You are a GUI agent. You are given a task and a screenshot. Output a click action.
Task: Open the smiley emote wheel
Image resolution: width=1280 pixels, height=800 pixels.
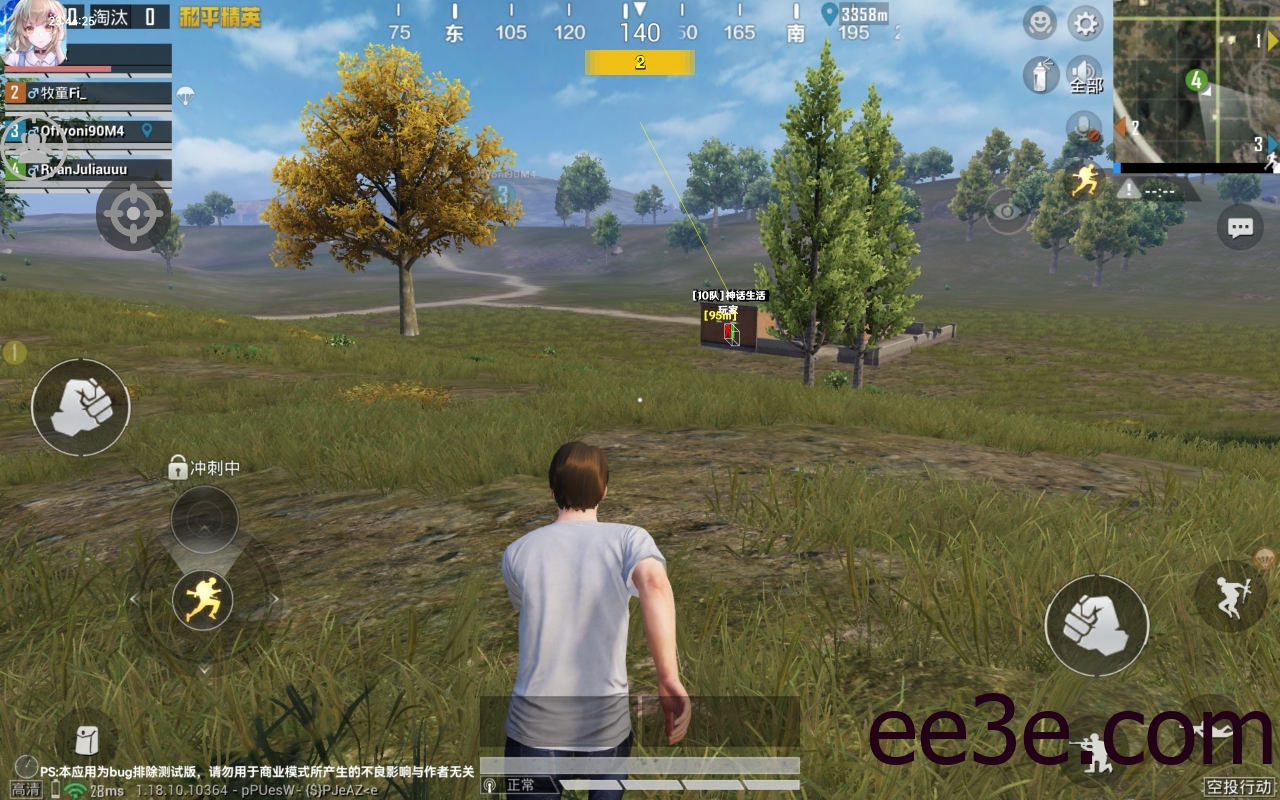pyautogui.click(x=1040, y=22)
